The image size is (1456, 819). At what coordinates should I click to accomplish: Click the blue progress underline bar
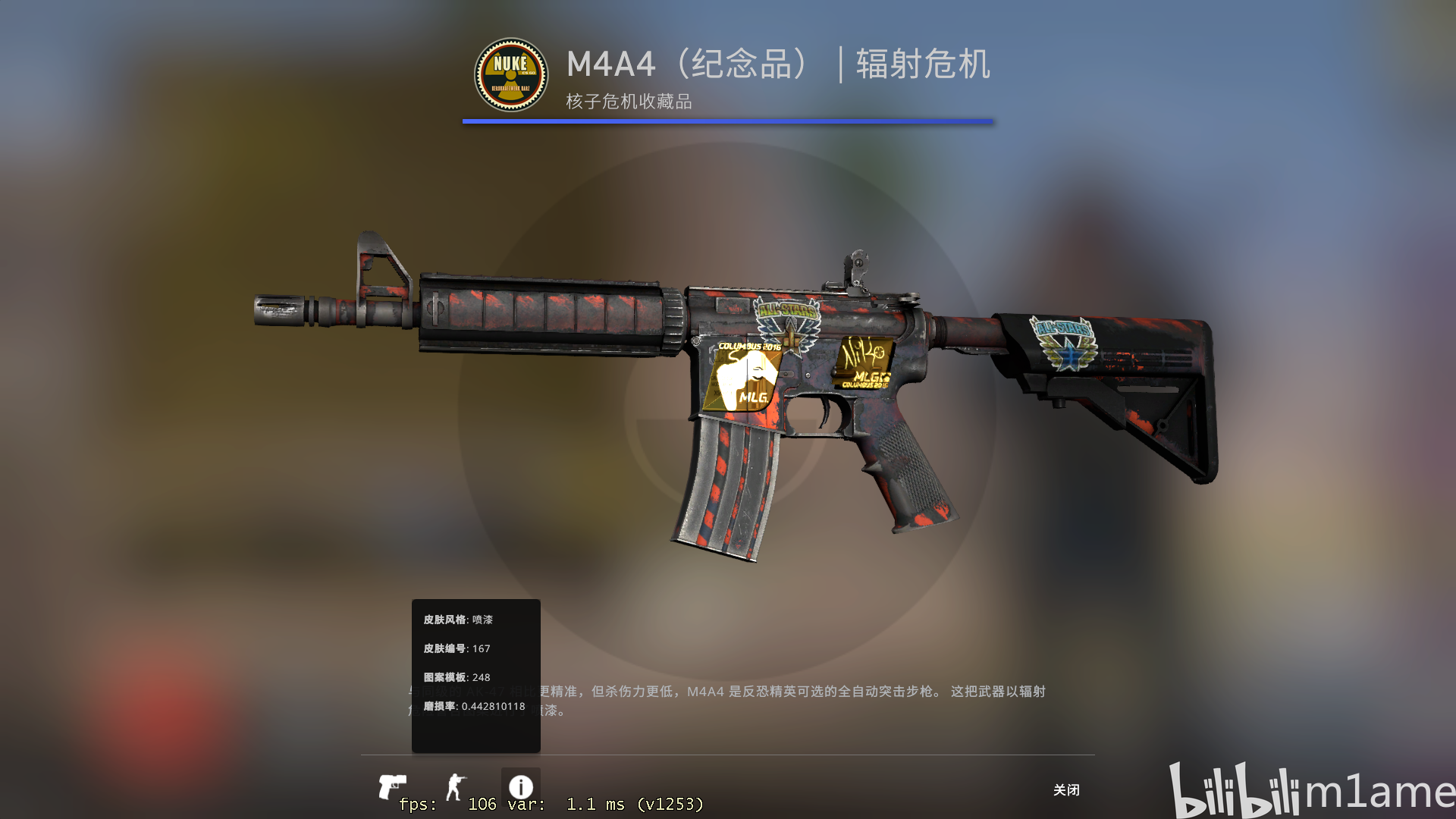726,119
